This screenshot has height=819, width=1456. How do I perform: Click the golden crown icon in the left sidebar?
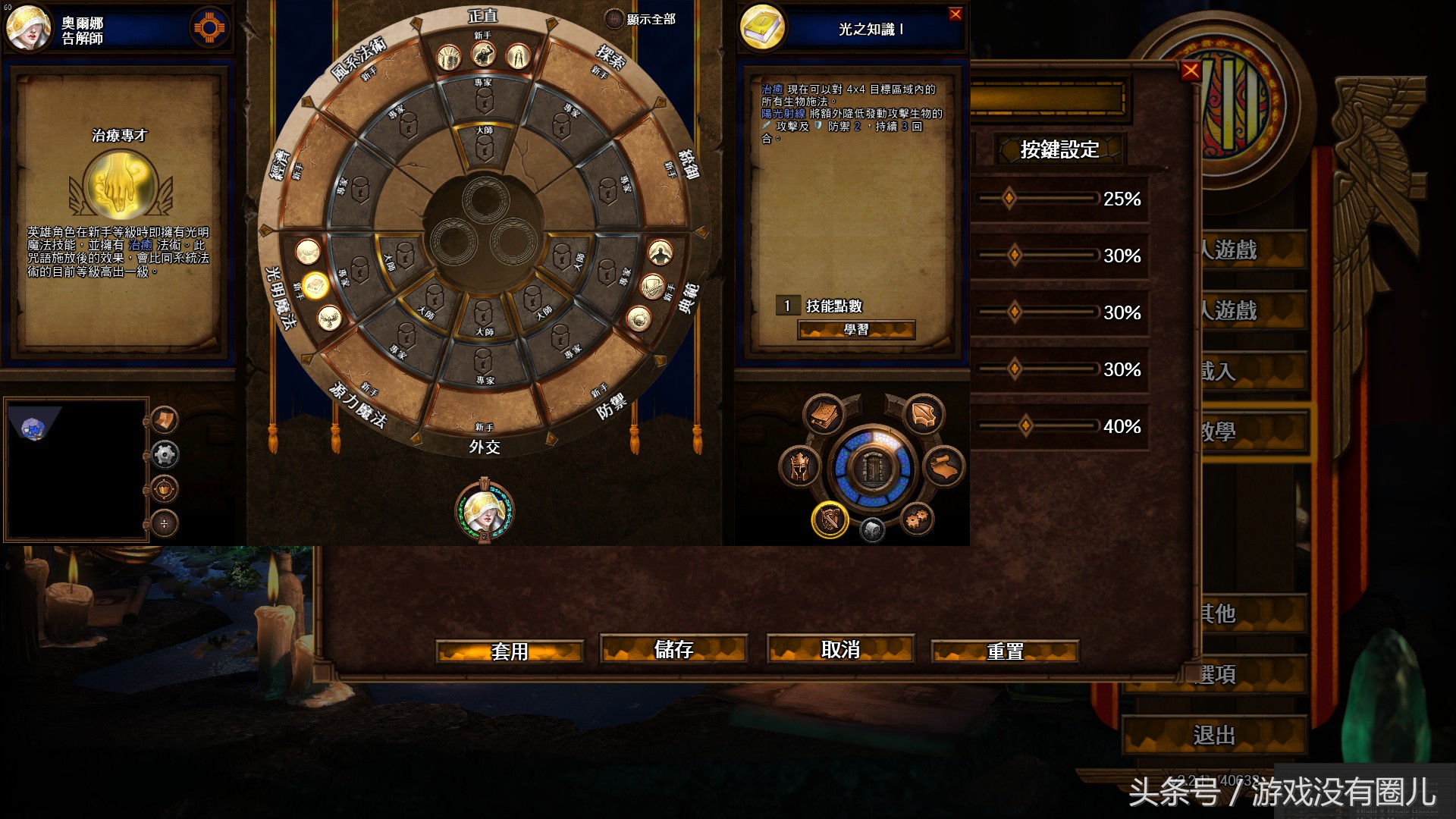[165, 489]
